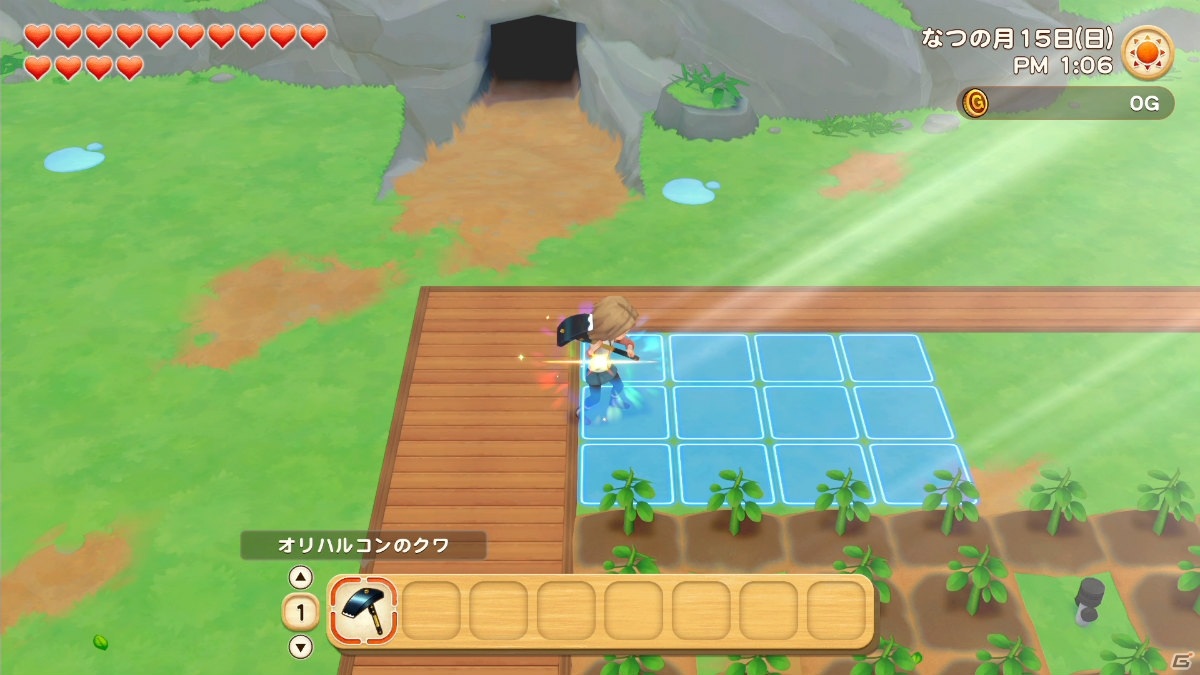
Task: Click the hotbar page down arrow
Action: [300, 646]
